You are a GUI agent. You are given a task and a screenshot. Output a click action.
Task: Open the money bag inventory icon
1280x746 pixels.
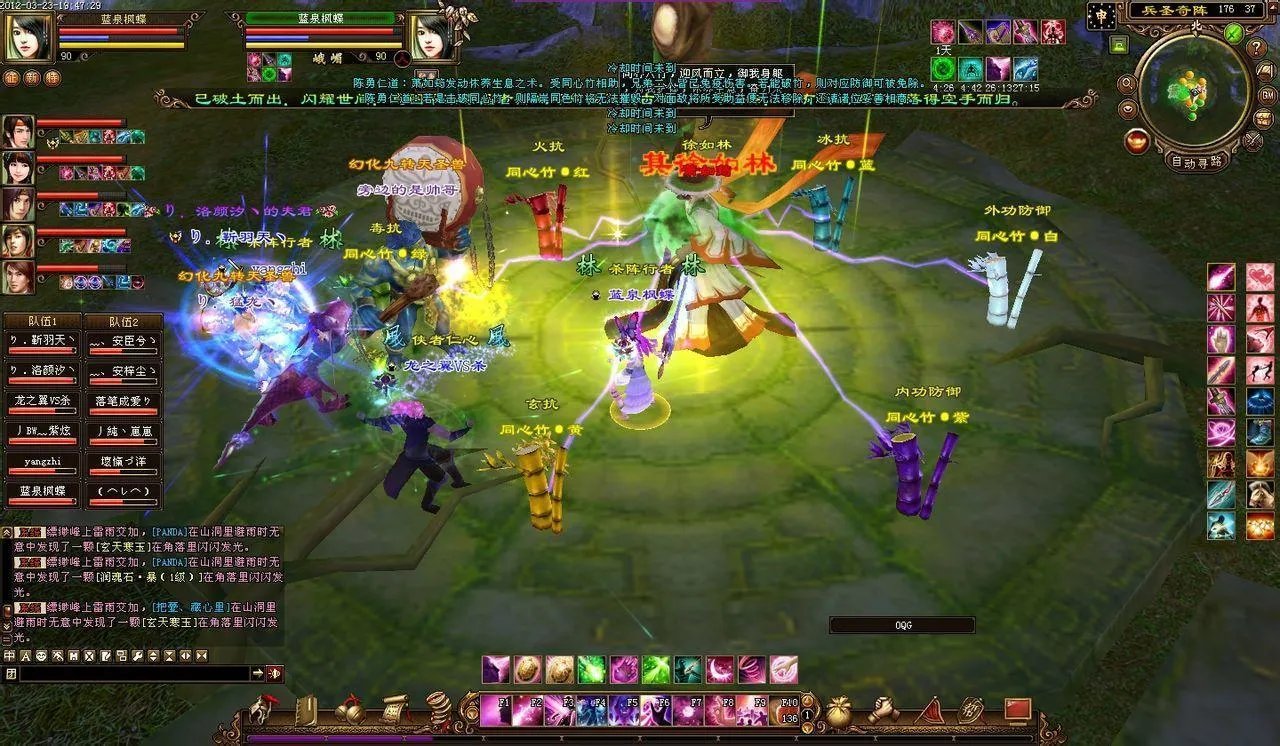(839, 709)
